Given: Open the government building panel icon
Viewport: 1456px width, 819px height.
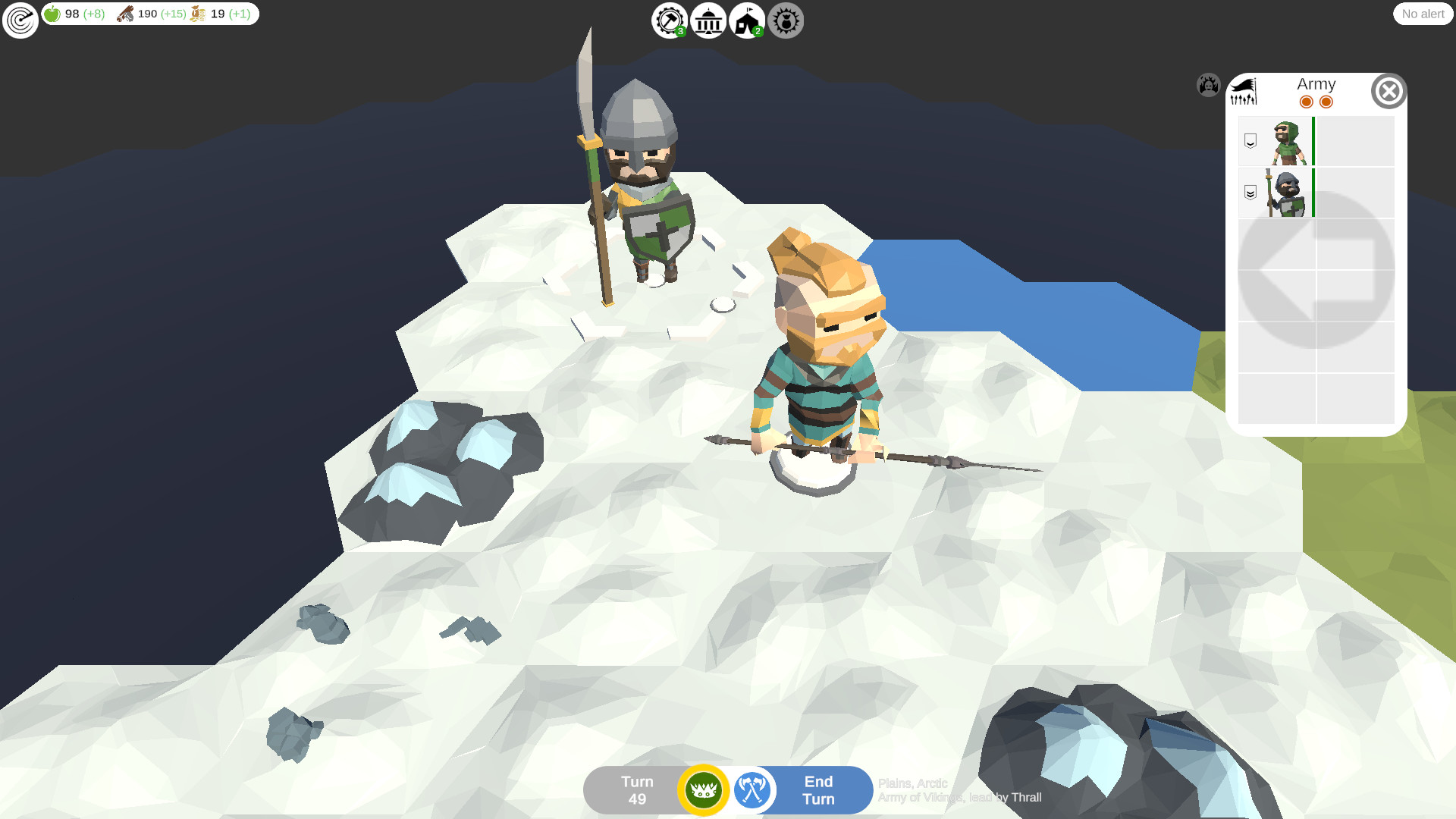Looking at the screenshot, I should point(708,20).
